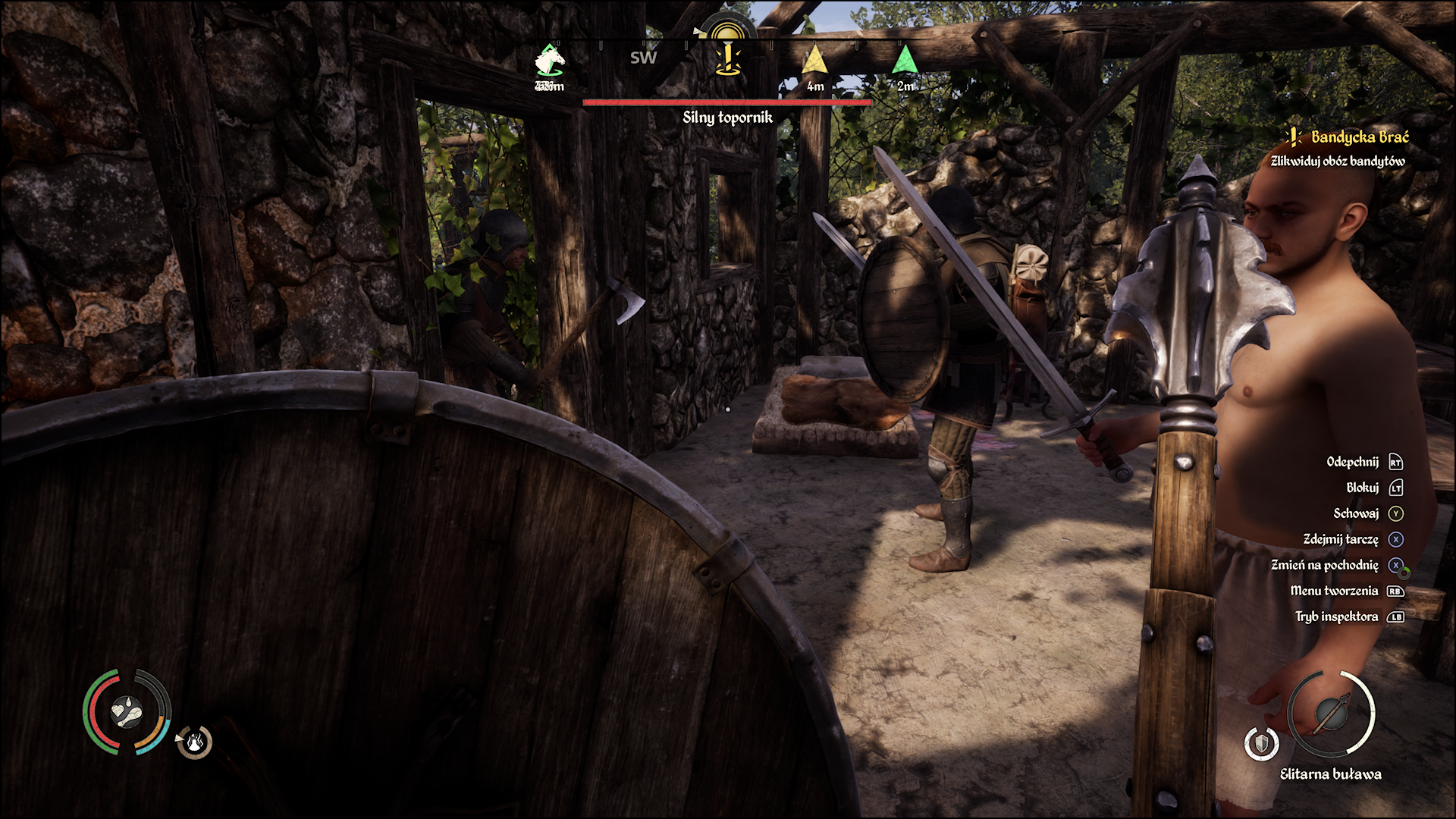Click the shield durability icon
Image resolution: width=1456 pixels, height=819 pixels.
(x=1261, y=743)
